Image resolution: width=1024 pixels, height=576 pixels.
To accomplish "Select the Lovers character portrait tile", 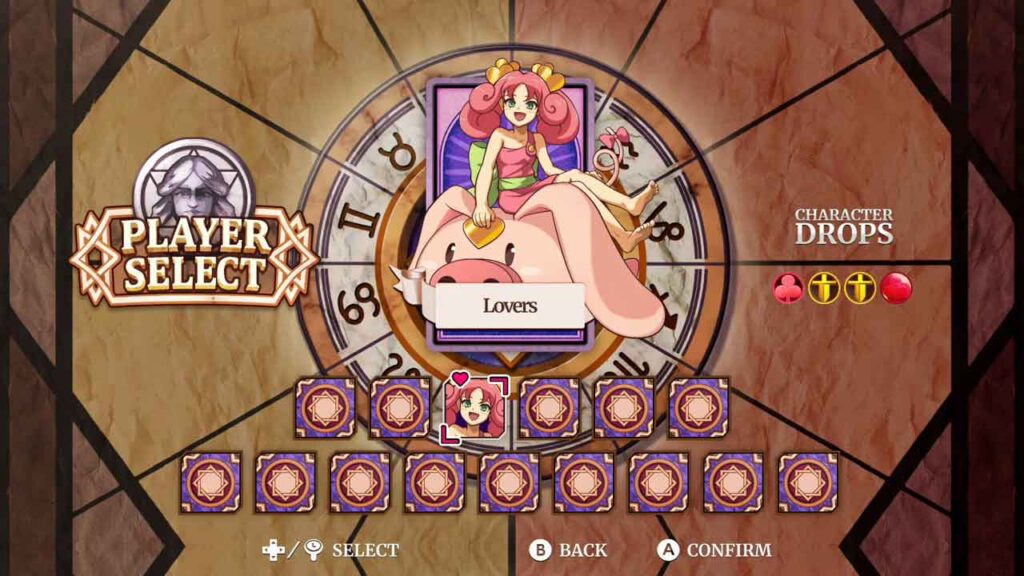I will tap(474, 408).
